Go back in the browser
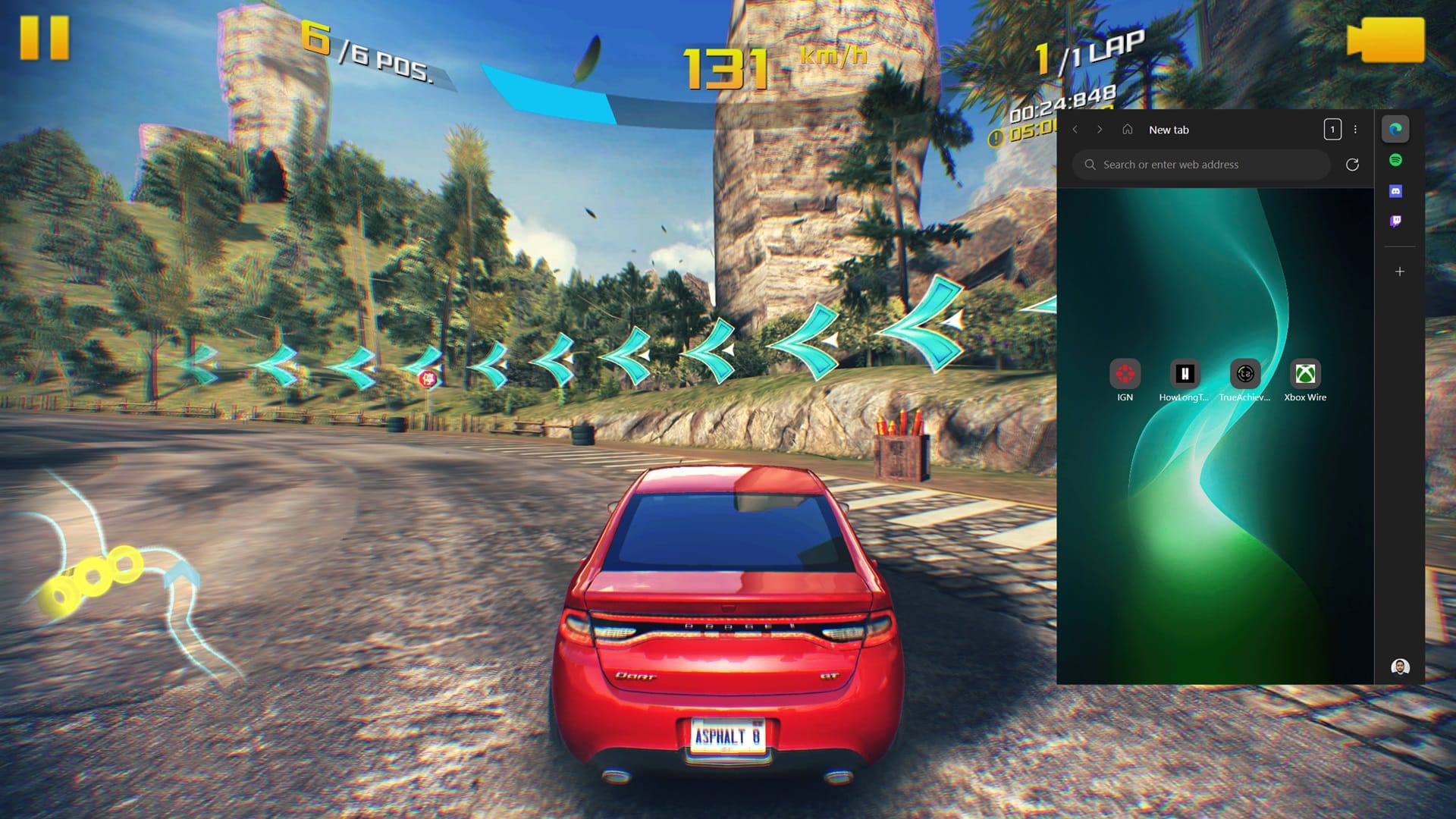 tap(1075, 130)
